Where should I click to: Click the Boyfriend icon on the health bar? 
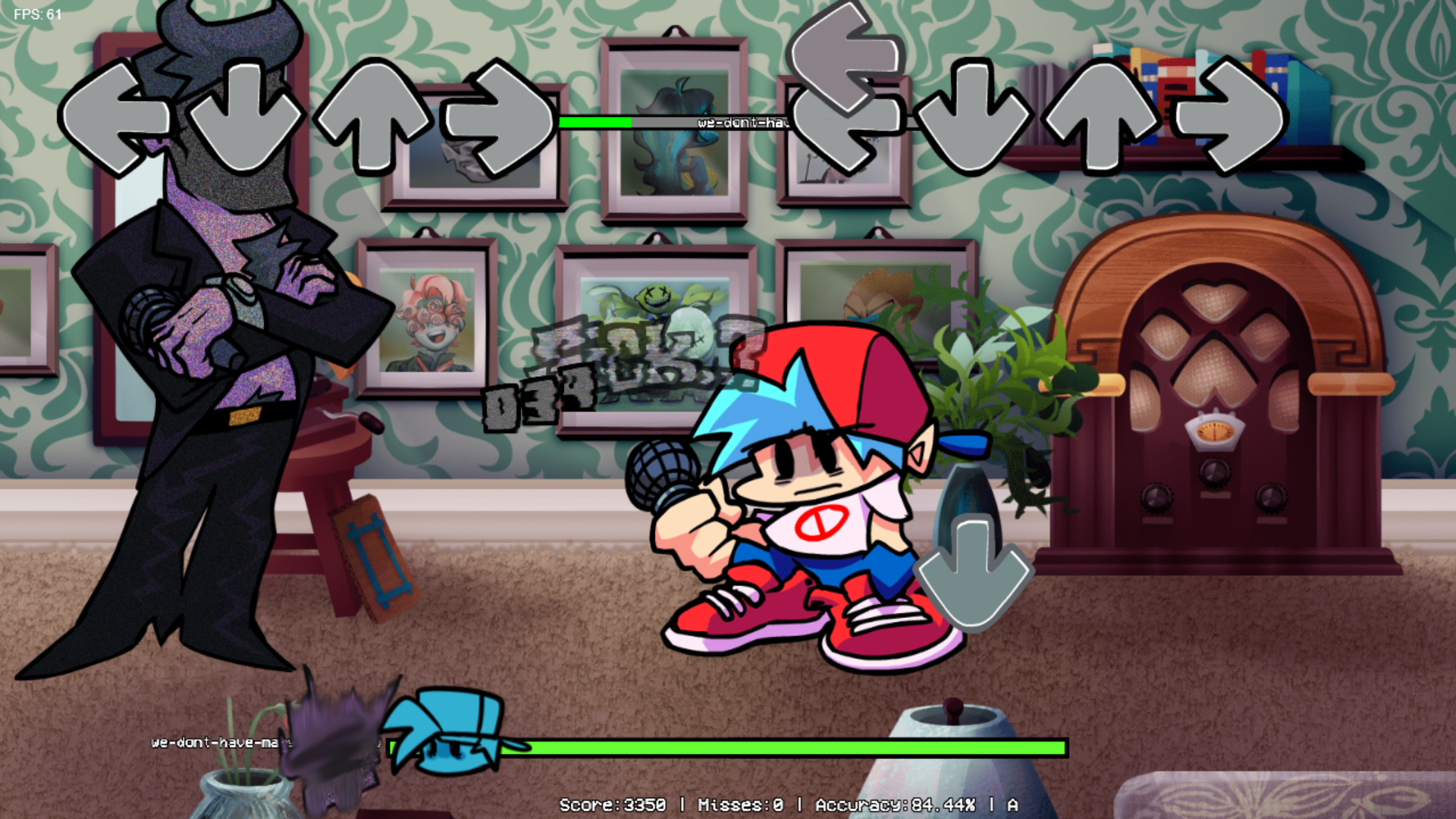[447, 732]
